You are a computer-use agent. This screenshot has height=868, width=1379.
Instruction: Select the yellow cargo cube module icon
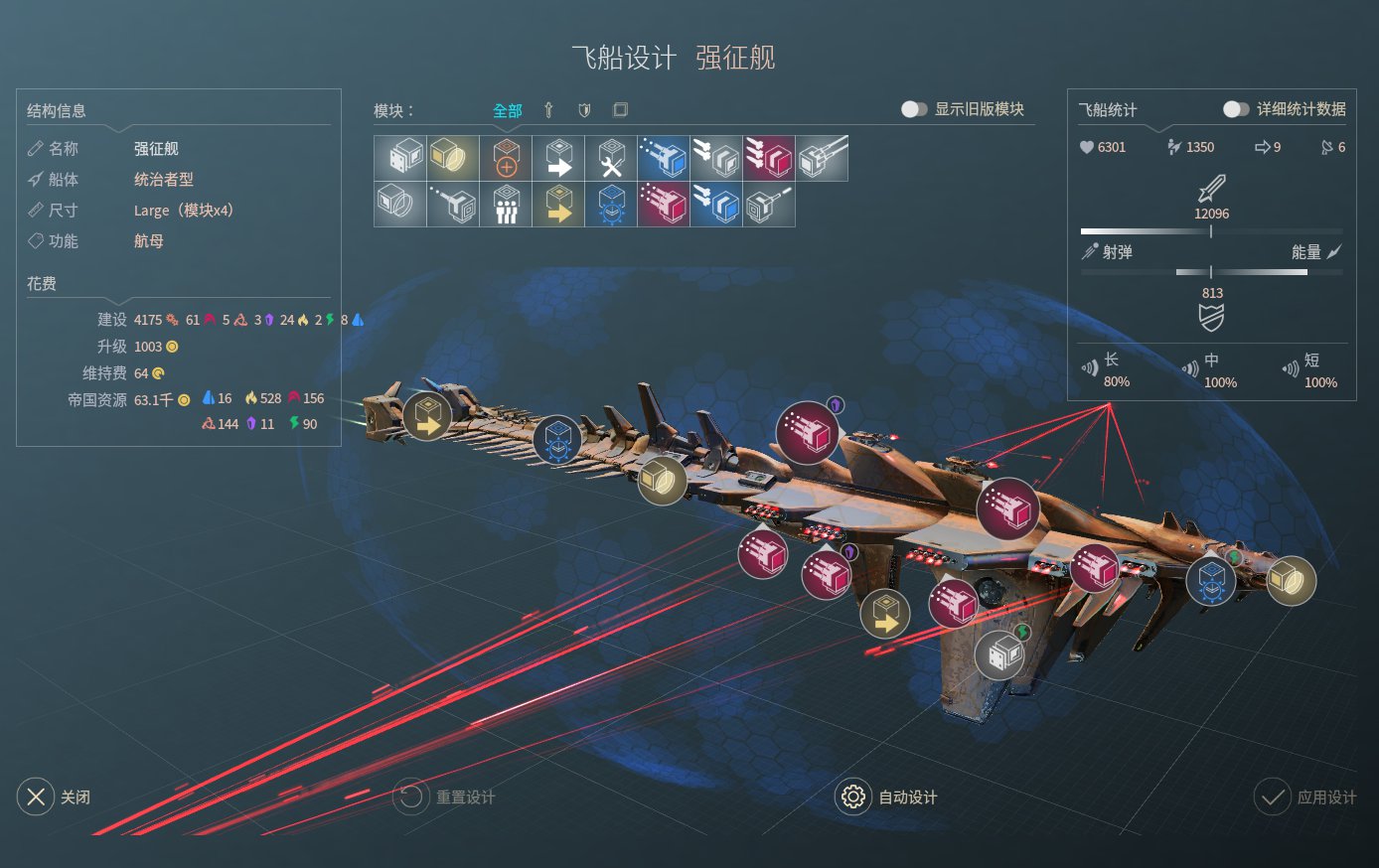[x=452, y=157]
